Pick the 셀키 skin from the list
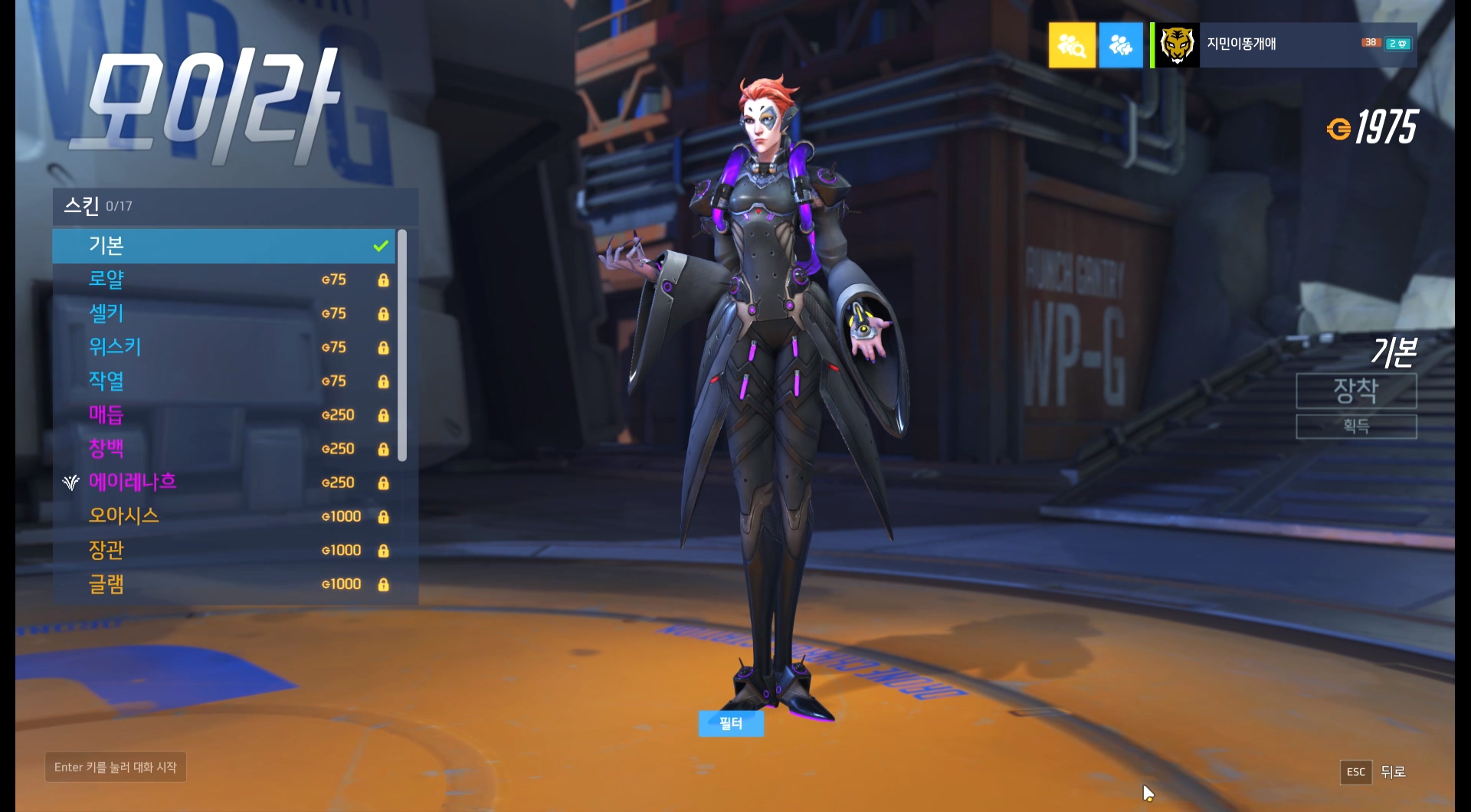 point(222,313)
